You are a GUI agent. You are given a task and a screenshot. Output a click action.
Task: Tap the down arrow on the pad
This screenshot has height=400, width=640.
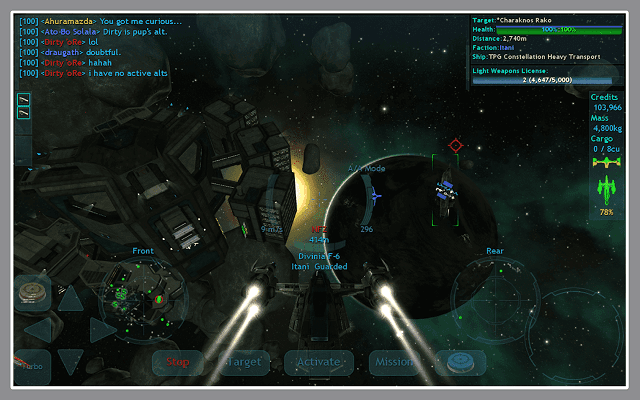click(71, 359)
